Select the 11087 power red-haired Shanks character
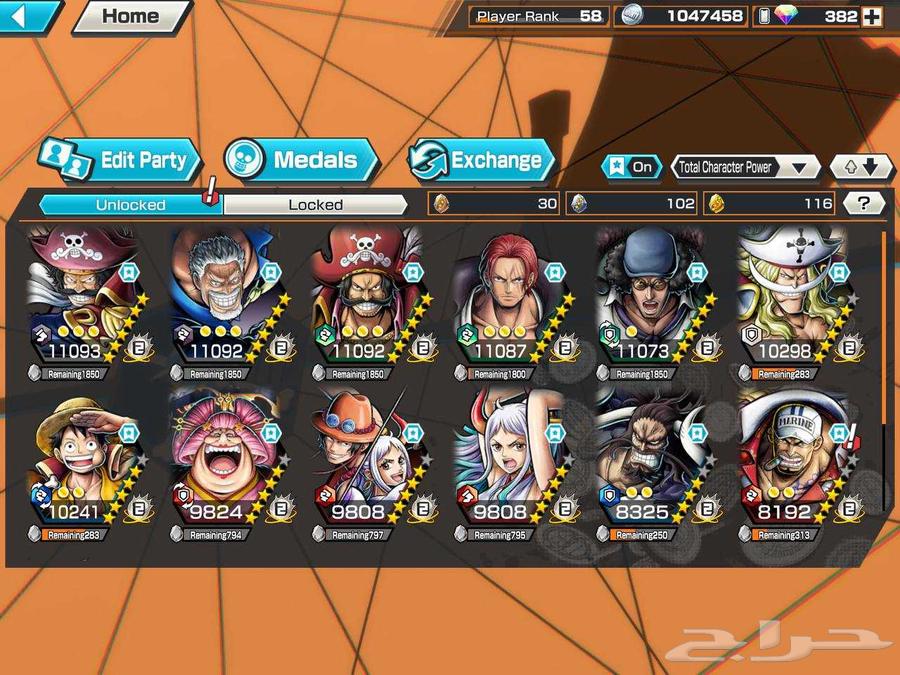This screenshot has width=900, height=675. point(510,300)
